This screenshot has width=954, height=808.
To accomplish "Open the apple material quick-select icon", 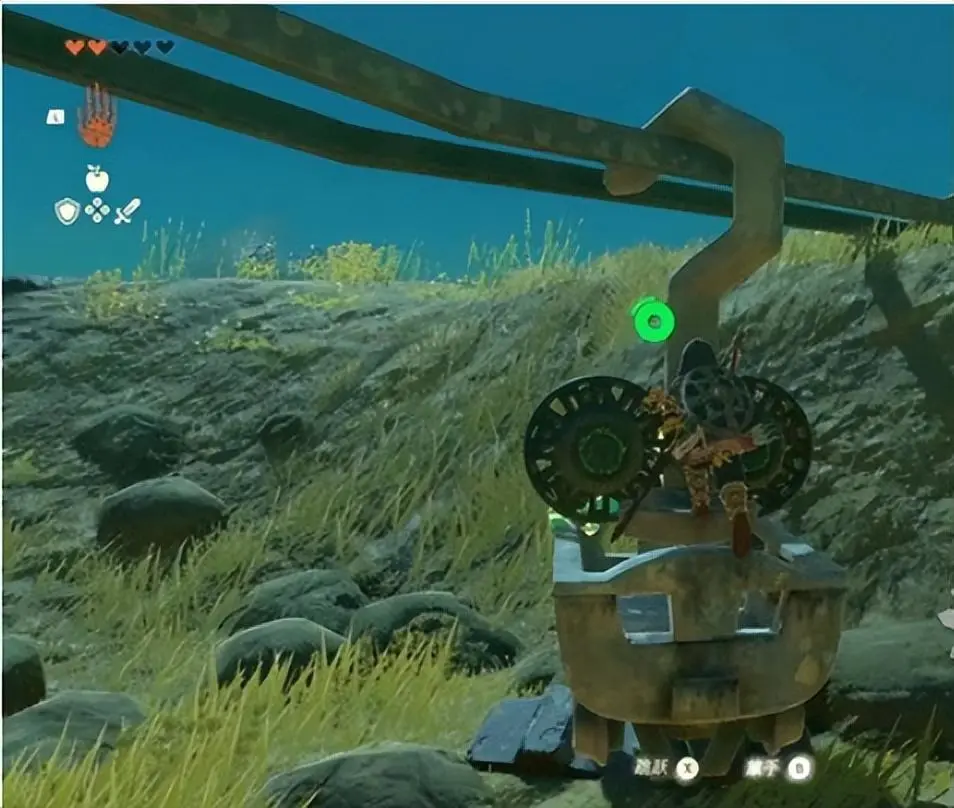I will (97, 179).
